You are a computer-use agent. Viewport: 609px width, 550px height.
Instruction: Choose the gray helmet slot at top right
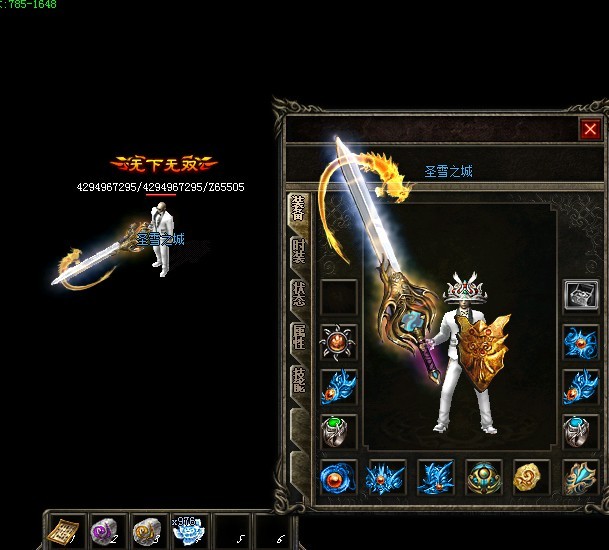pyautogui.click(x=581, y=295)
